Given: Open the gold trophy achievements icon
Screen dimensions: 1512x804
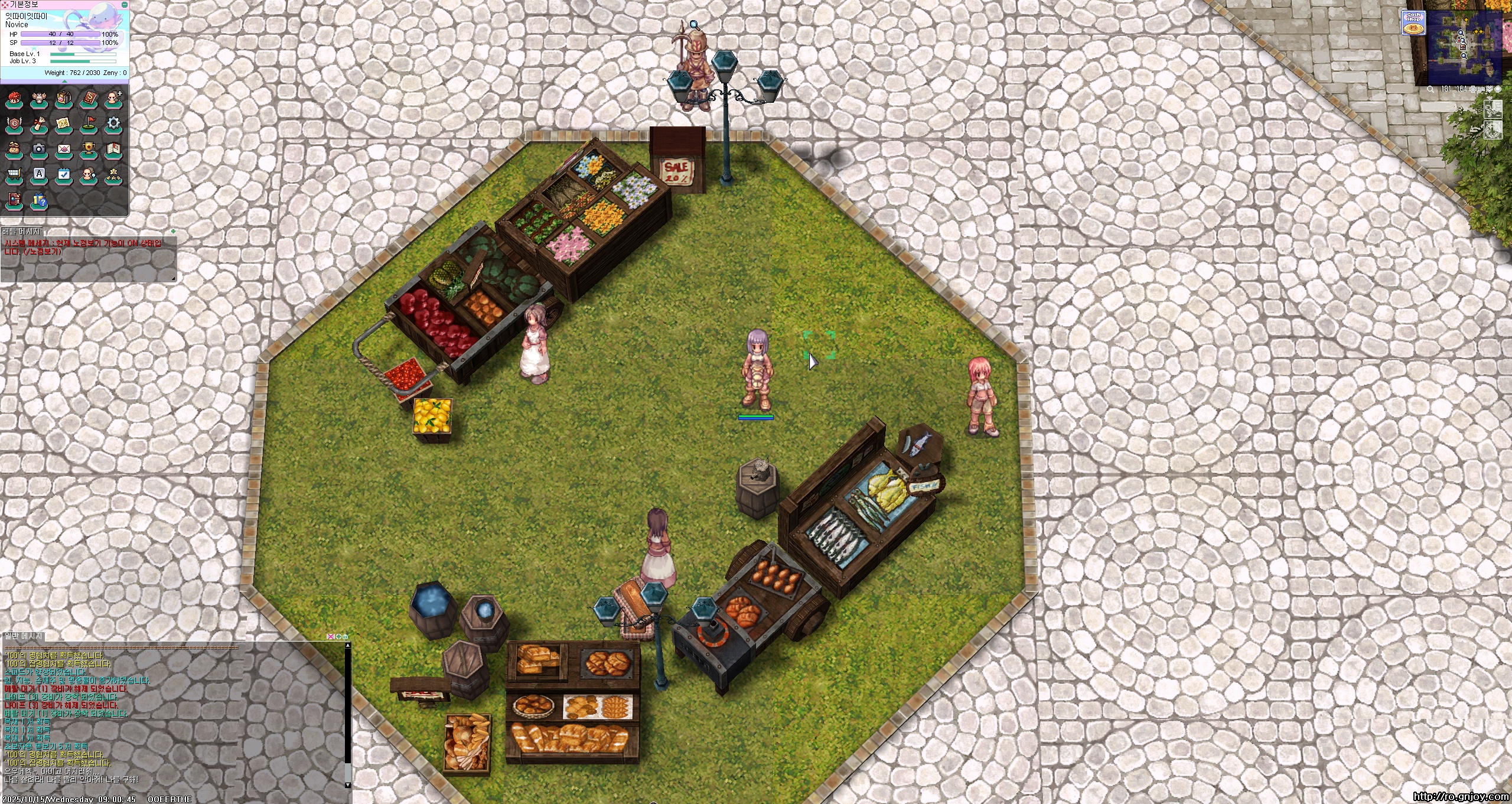Looking at the screenshot, I should click(89, 149).
